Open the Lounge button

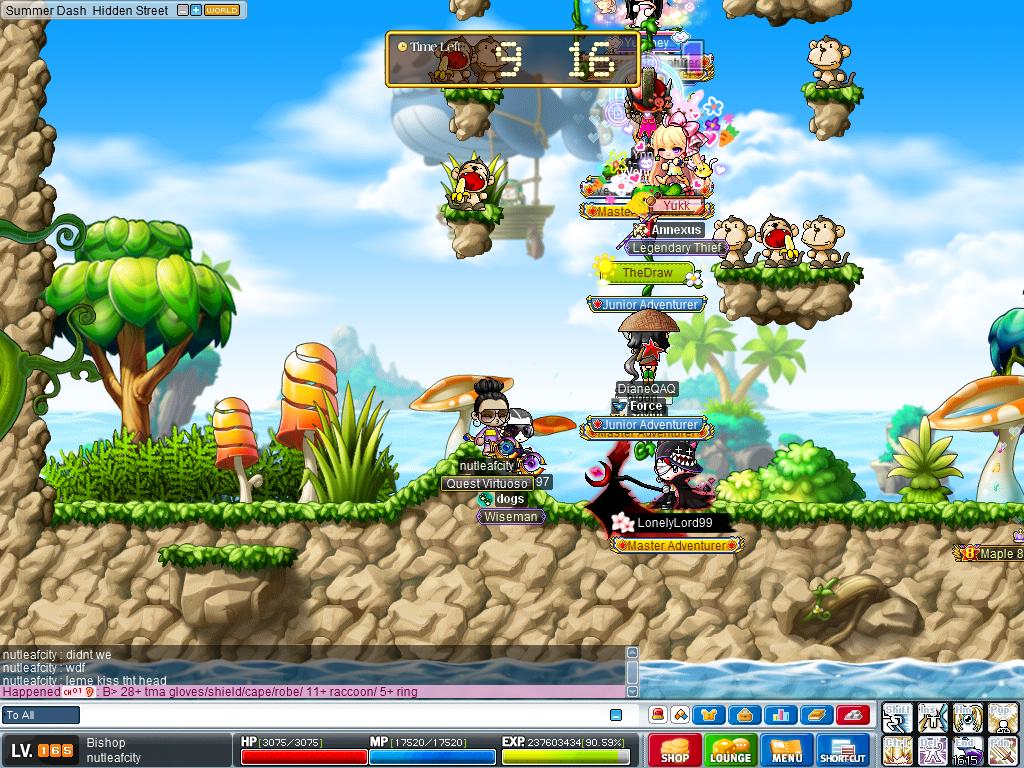click(x=730, y=750)
